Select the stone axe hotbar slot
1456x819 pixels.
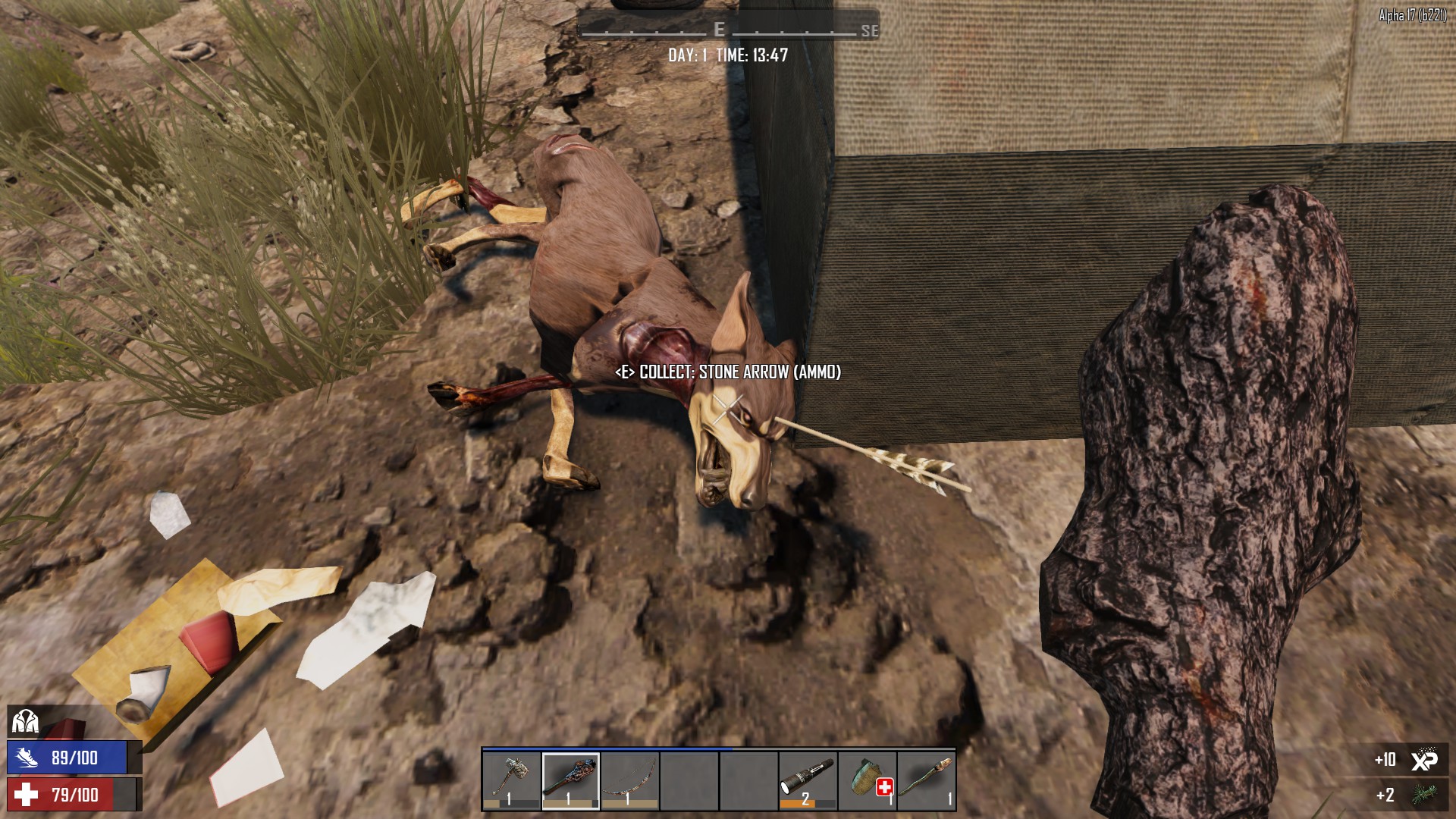pos(512,780)
